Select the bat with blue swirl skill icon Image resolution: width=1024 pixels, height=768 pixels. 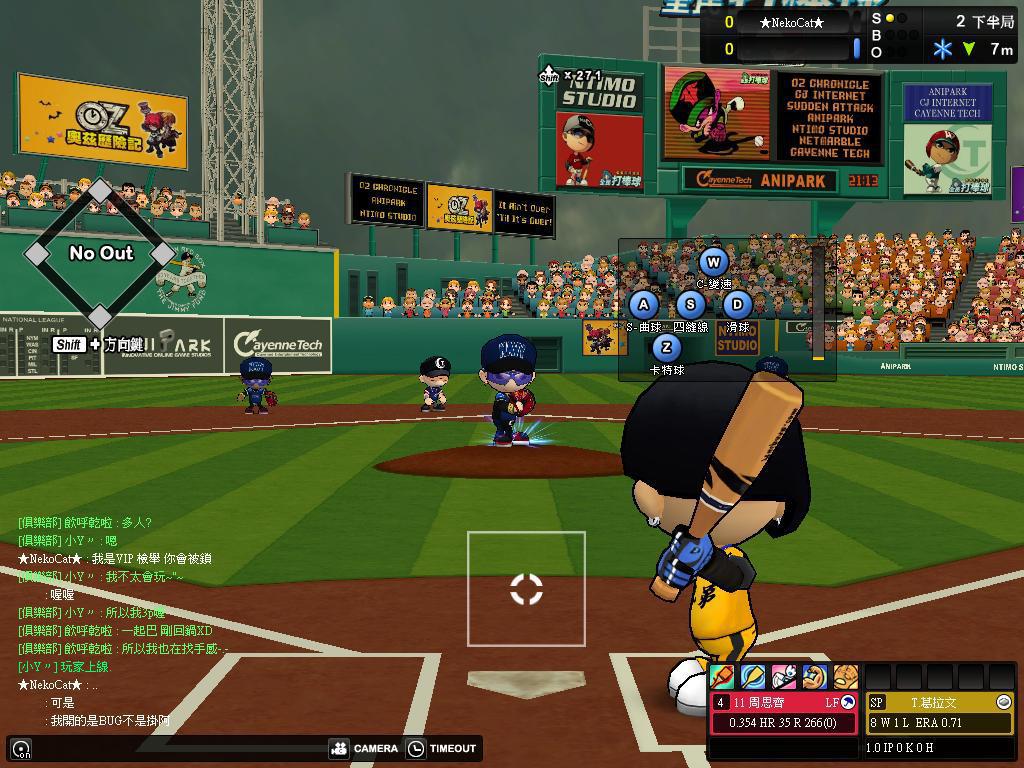pyautogui.click(x=753, y=677)
